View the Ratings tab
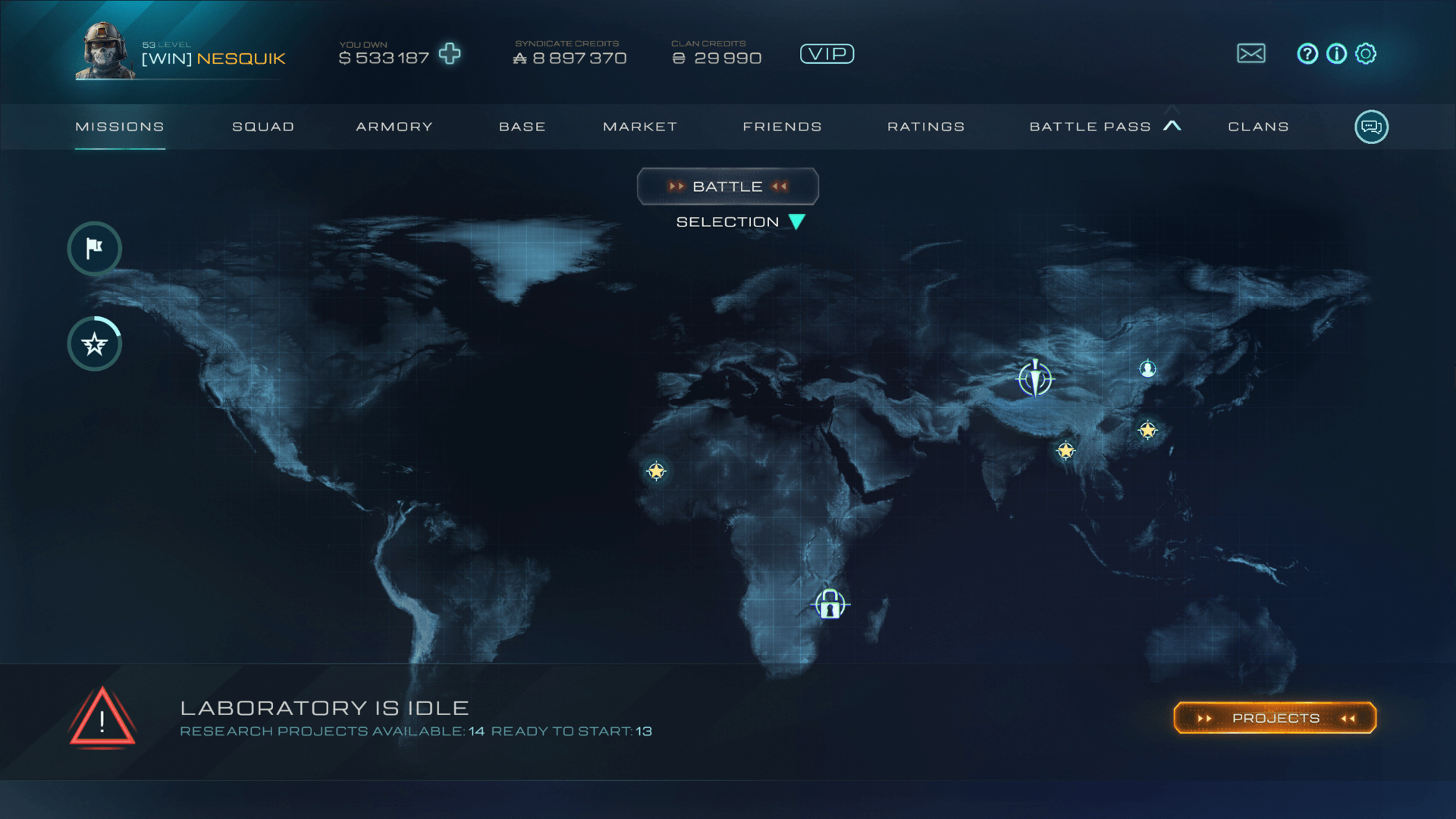Viewport: 1456px width, 819px height. pyautogui.click(x=926, y=127)
